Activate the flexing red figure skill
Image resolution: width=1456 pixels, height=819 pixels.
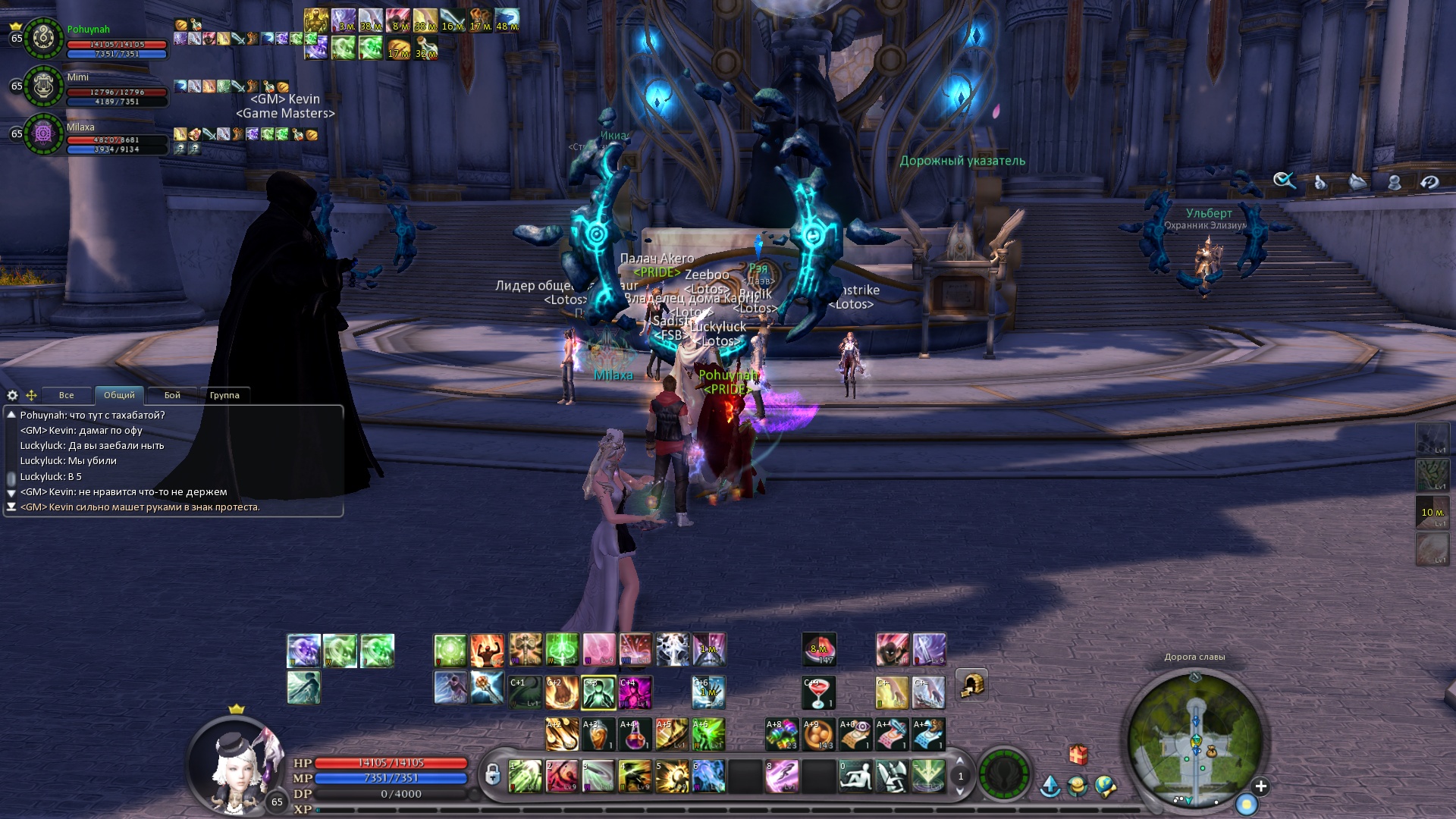(487, 651)
